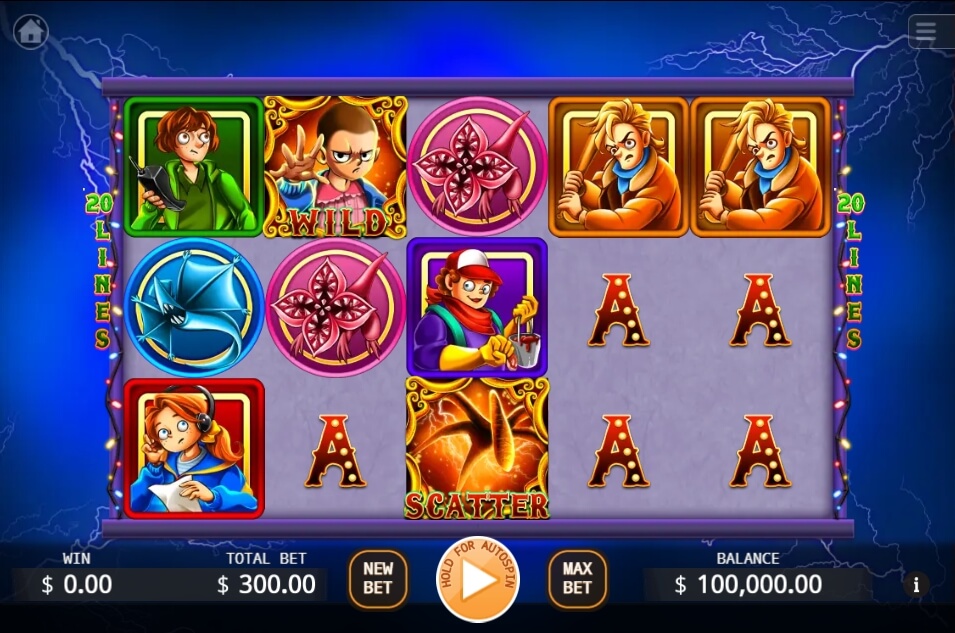The height and width of the screenshot is (633, 955).
Task: Go to the home screen
Action: [31, 31]
